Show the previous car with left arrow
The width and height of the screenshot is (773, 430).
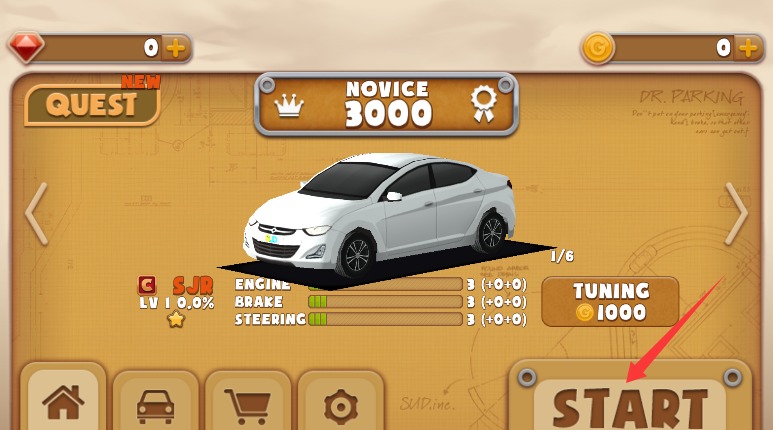point(36,213)
